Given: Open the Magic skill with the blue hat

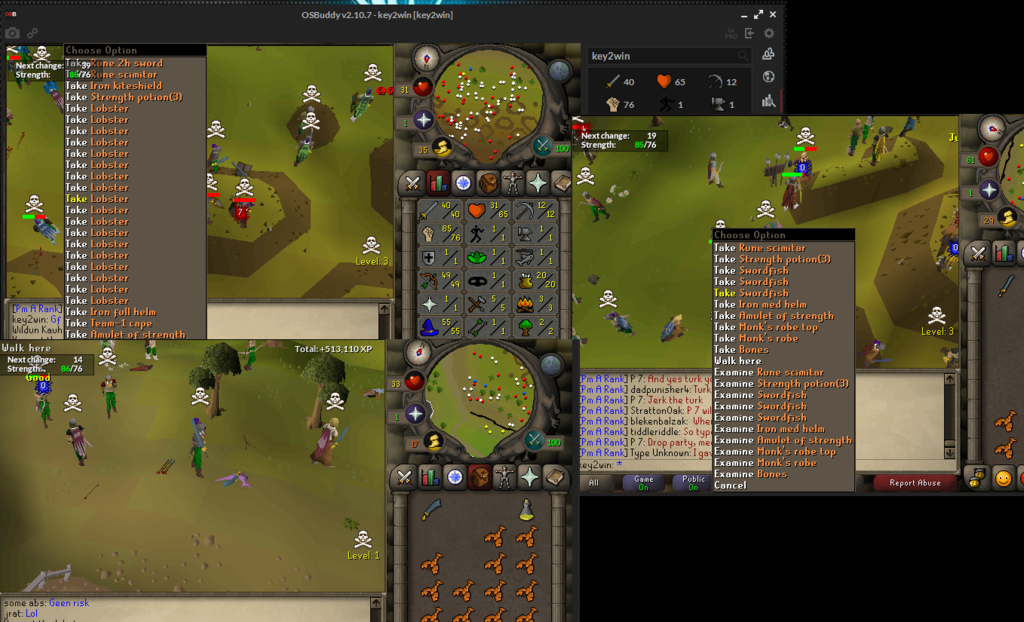Looking at the screenshot, I should pyautogui.click(x=431, y=326).
